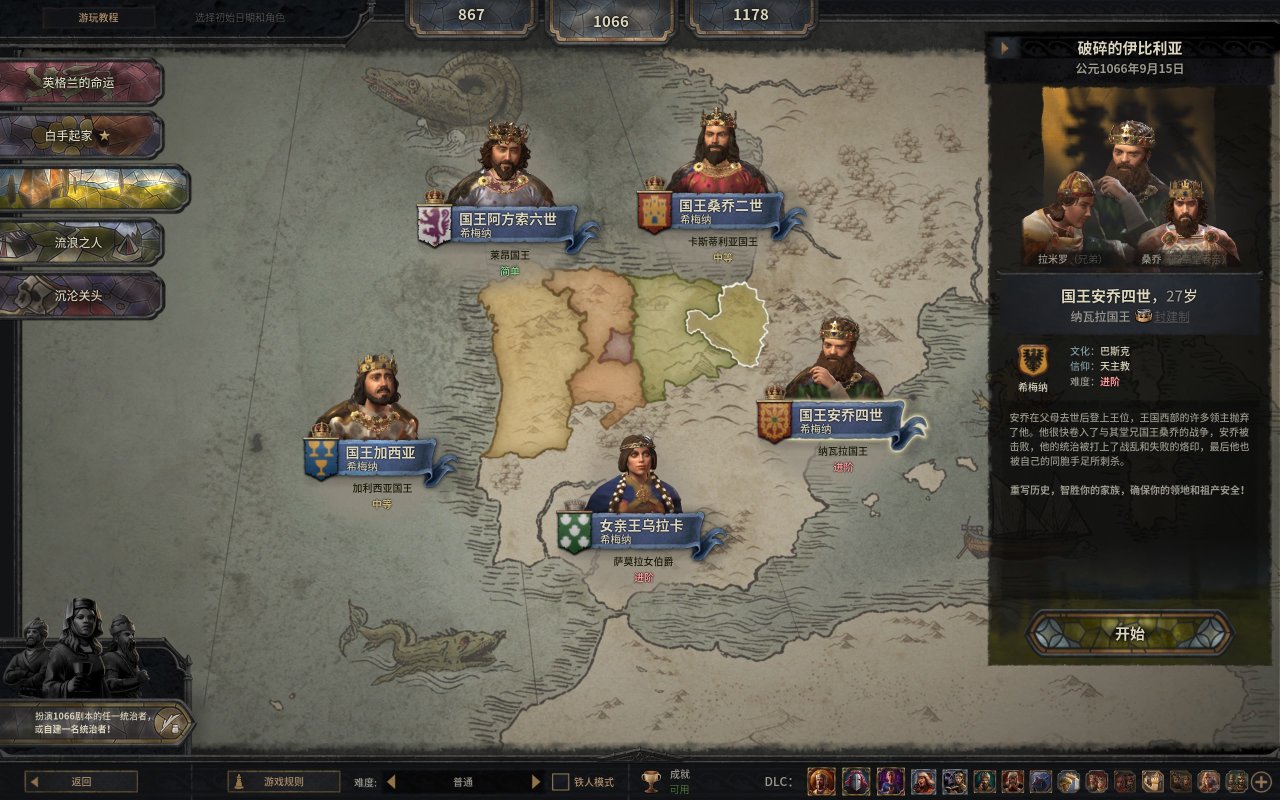Screen dimensions: 1280x800
Task: Increase difficulty with the right arrow
Action: click(536, 782)
